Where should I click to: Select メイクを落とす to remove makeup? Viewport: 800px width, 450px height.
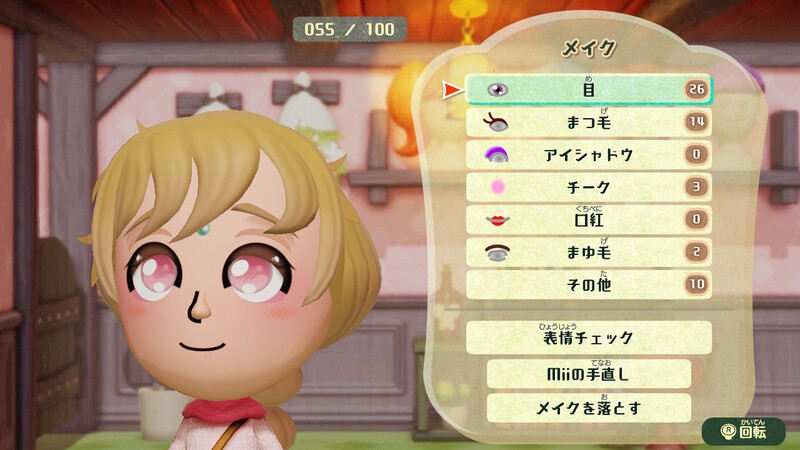pyautogui.click(x=589, y=408)
